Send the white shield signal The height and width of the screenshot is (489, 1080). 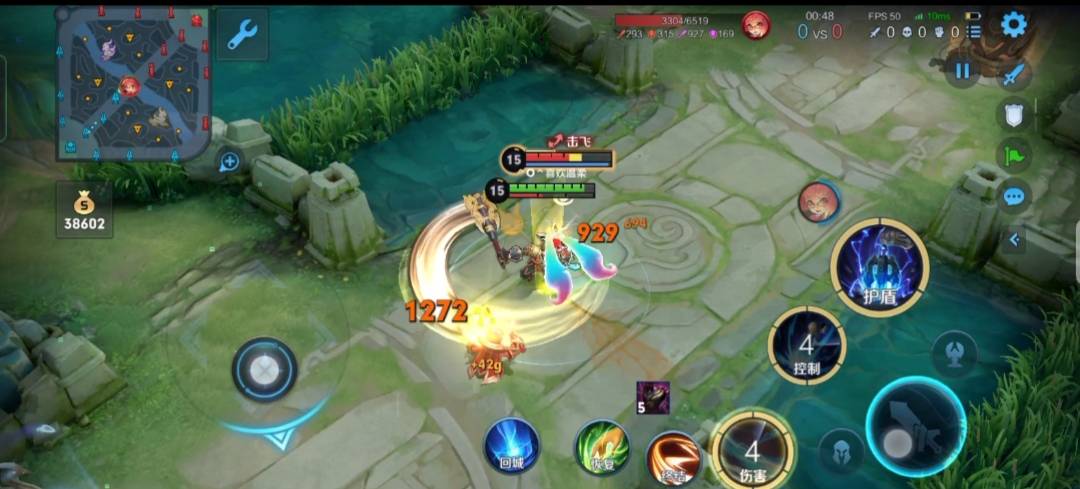point(1013,113)
